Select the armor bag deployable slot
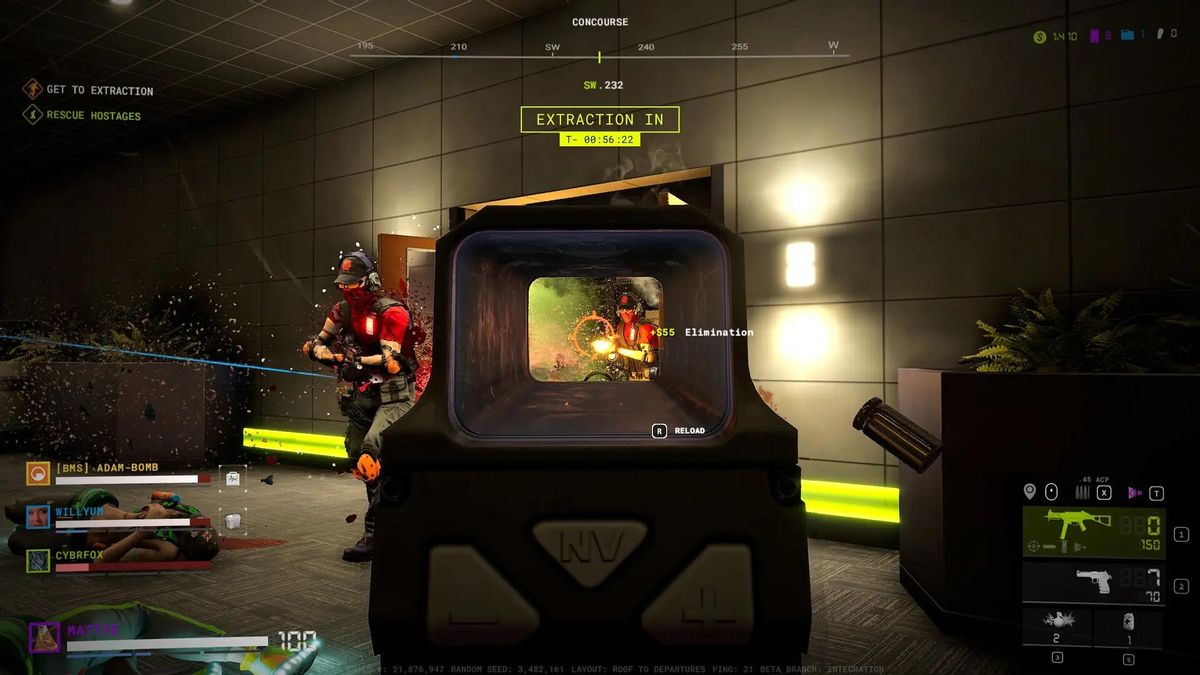1200x675 pixels. (1128, 627)
